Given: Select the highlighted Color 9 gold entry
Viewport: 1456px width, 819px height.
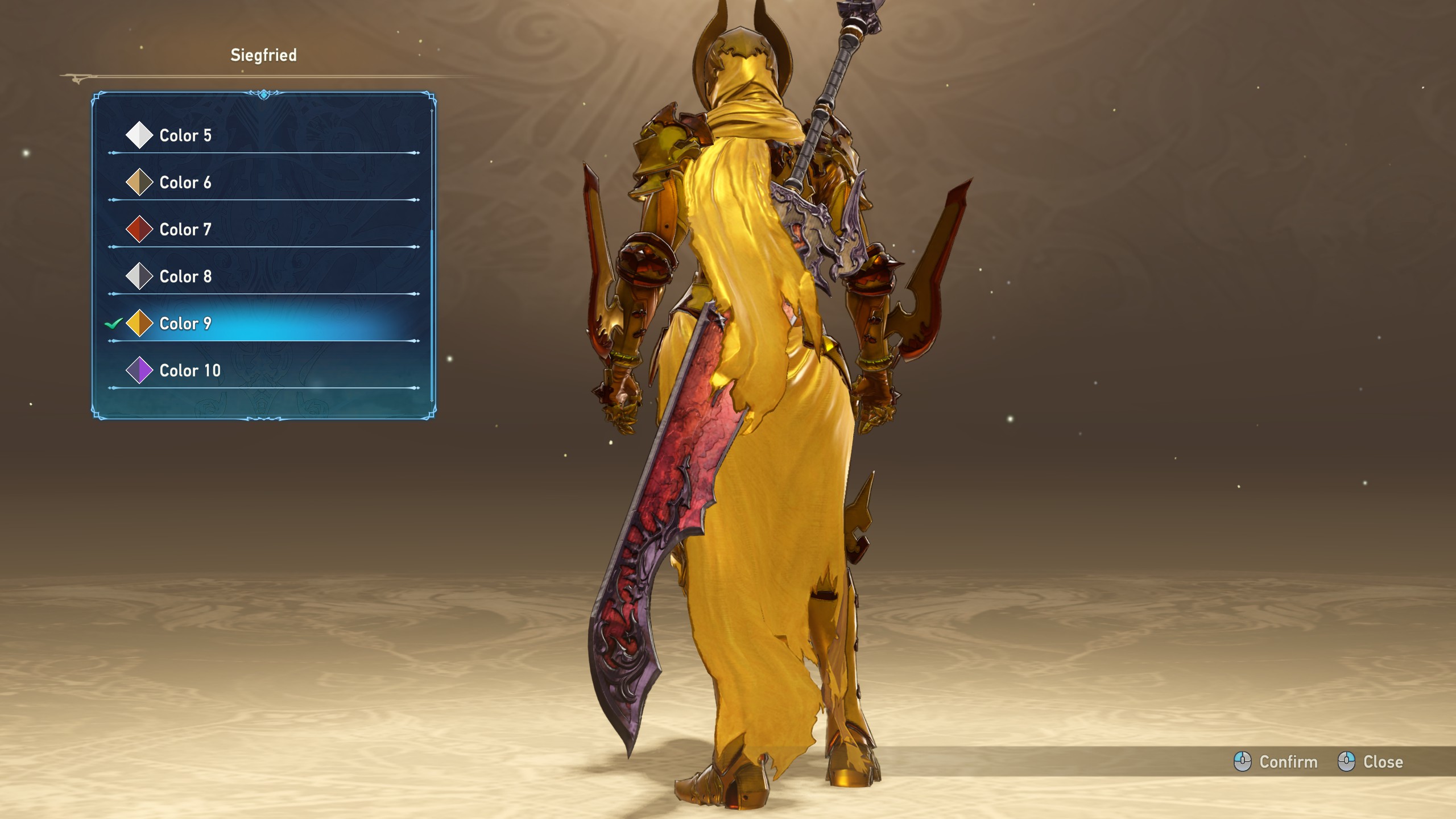Looking at the screenshot, I should (x=185, y=324).
